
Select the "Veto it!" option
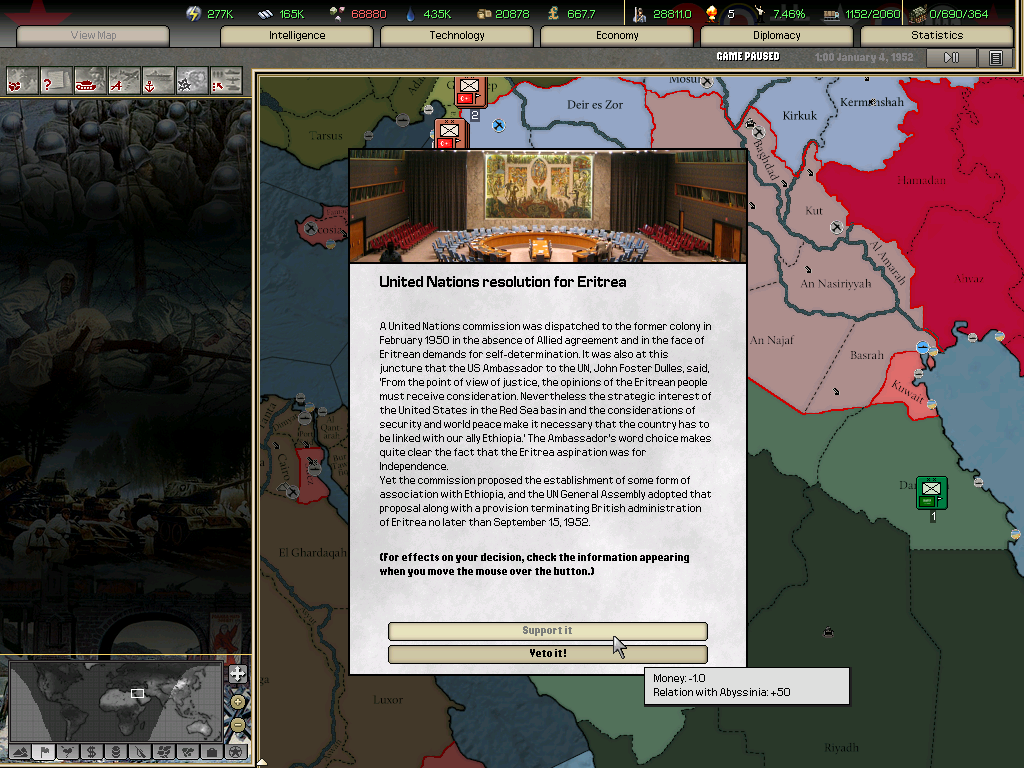point(547,654)
